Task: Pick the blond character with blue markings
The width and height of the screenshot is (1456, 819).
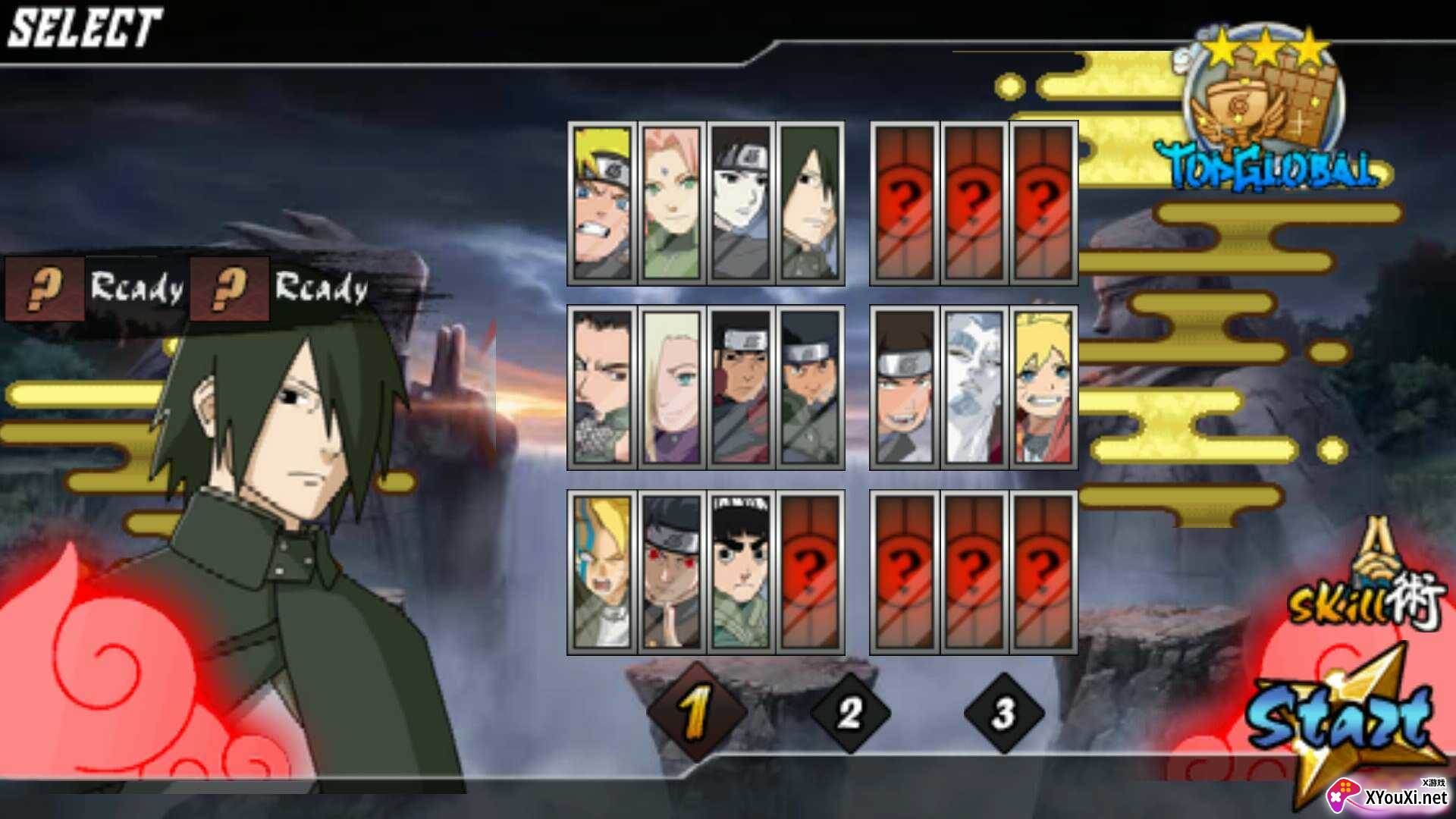Action: 602,573
